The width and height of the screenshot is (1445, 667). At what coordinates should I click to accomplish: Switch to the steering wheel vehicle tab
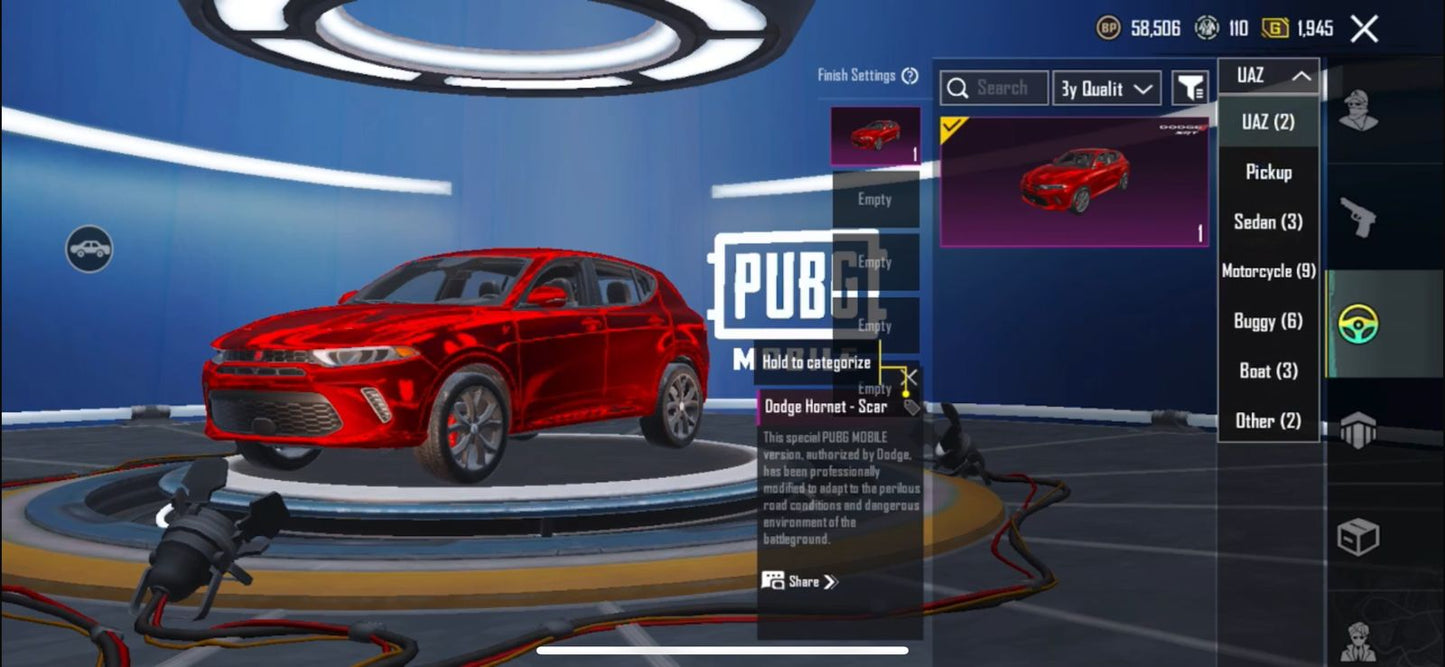pyautogui.click(x=1358, y=323)
